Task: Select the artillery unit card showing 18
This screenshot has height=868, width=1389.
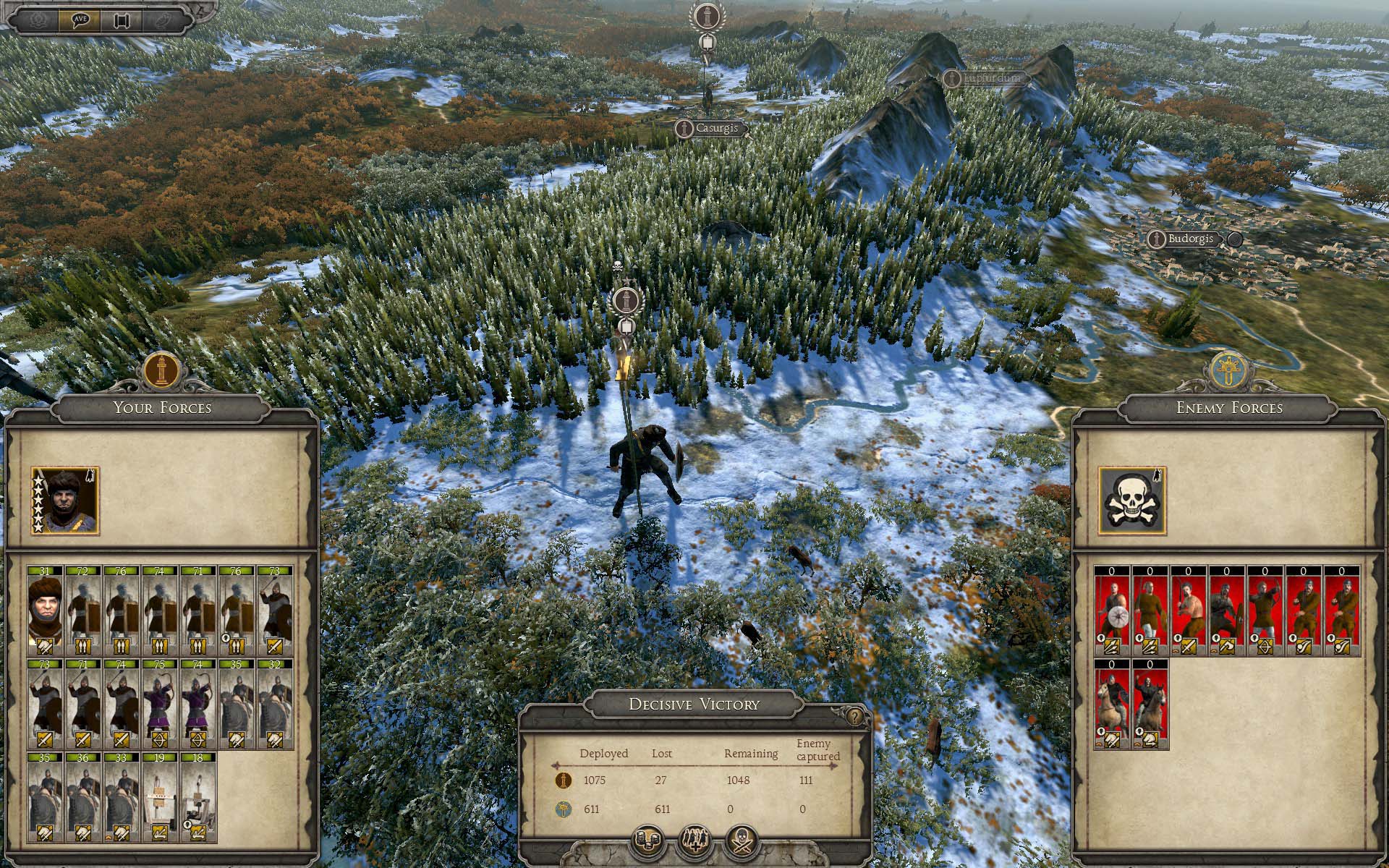Action: point(197,797)
